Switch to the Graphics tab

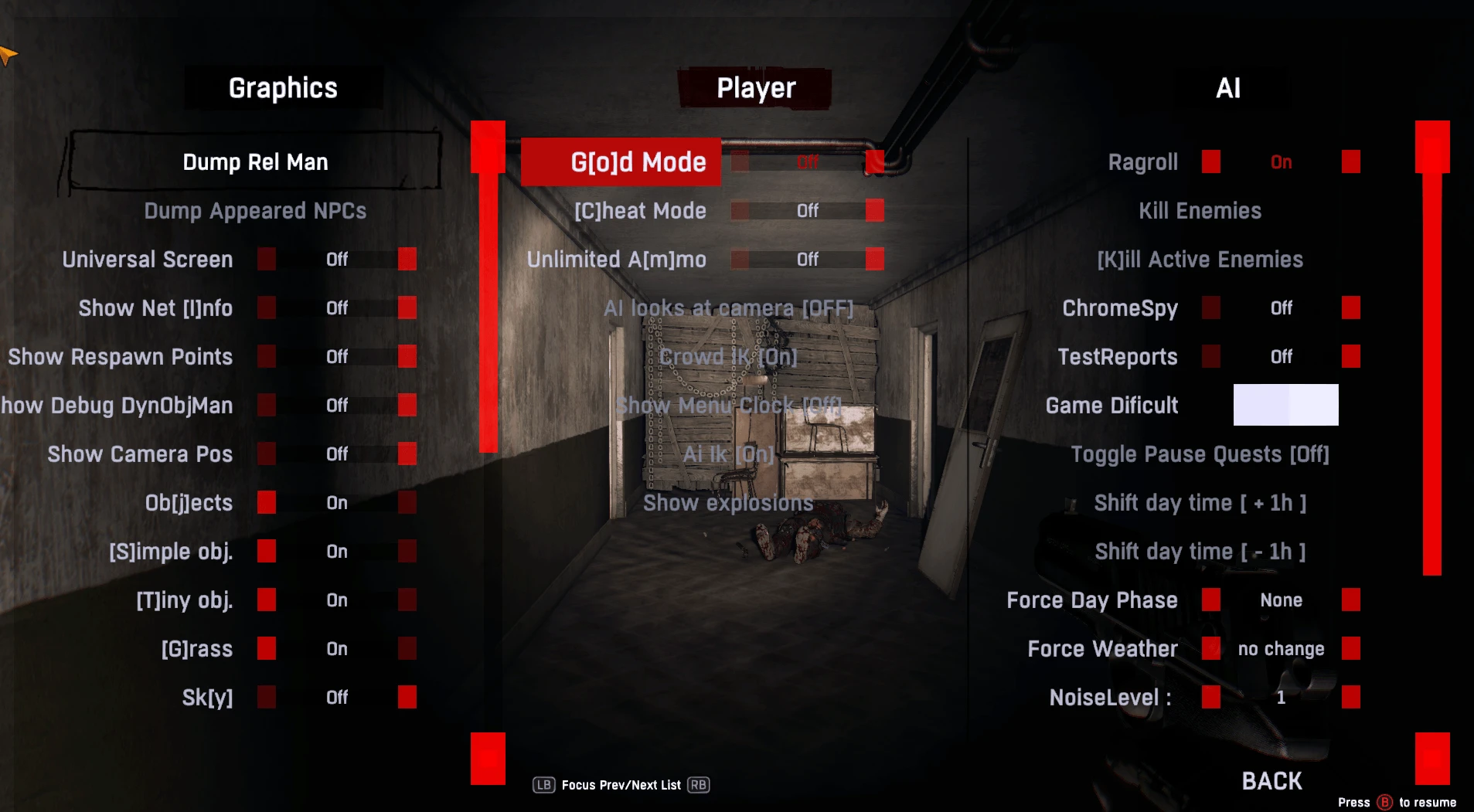[283, 87]
